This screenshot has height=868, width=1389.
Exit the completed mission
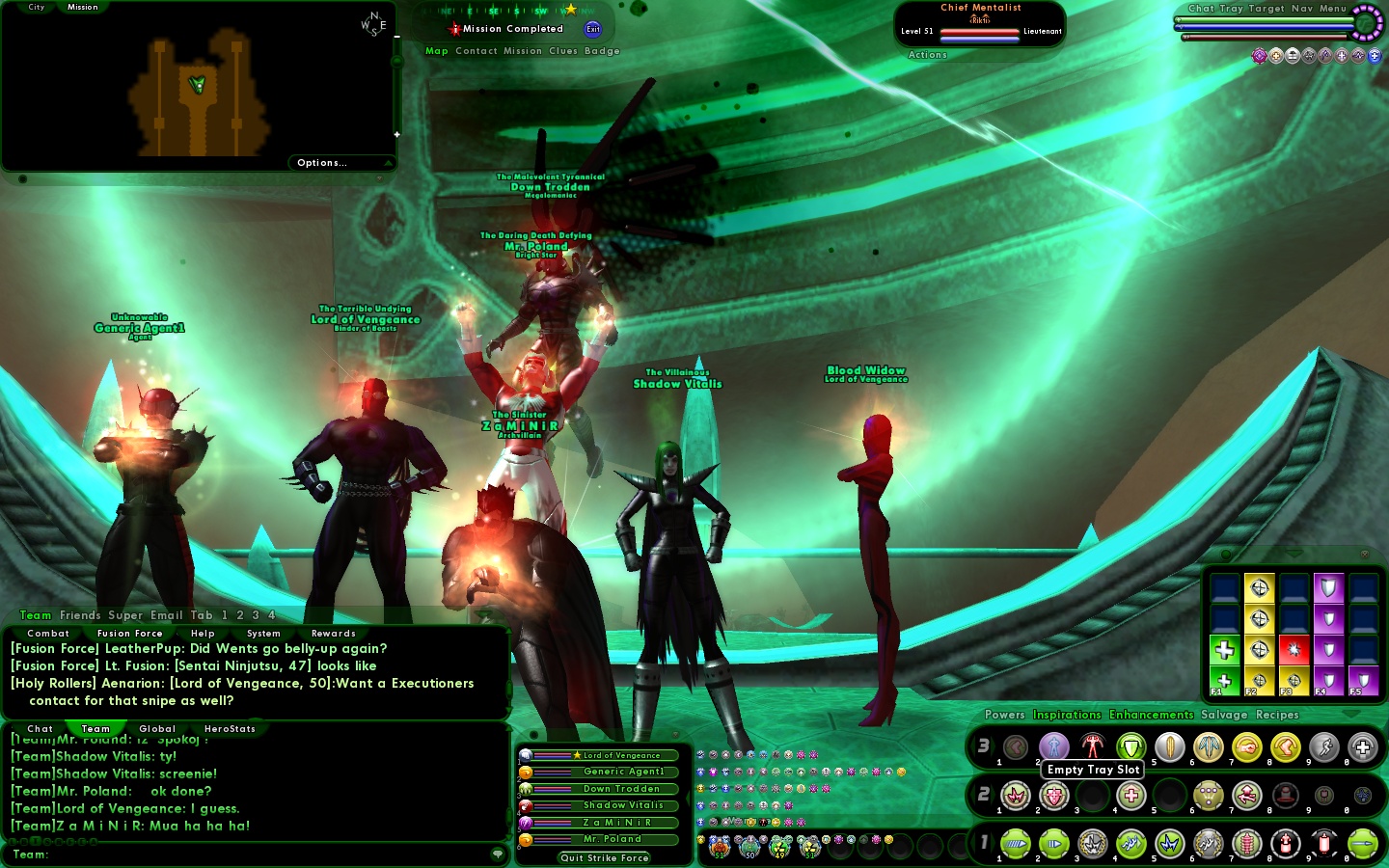point(593,29)
